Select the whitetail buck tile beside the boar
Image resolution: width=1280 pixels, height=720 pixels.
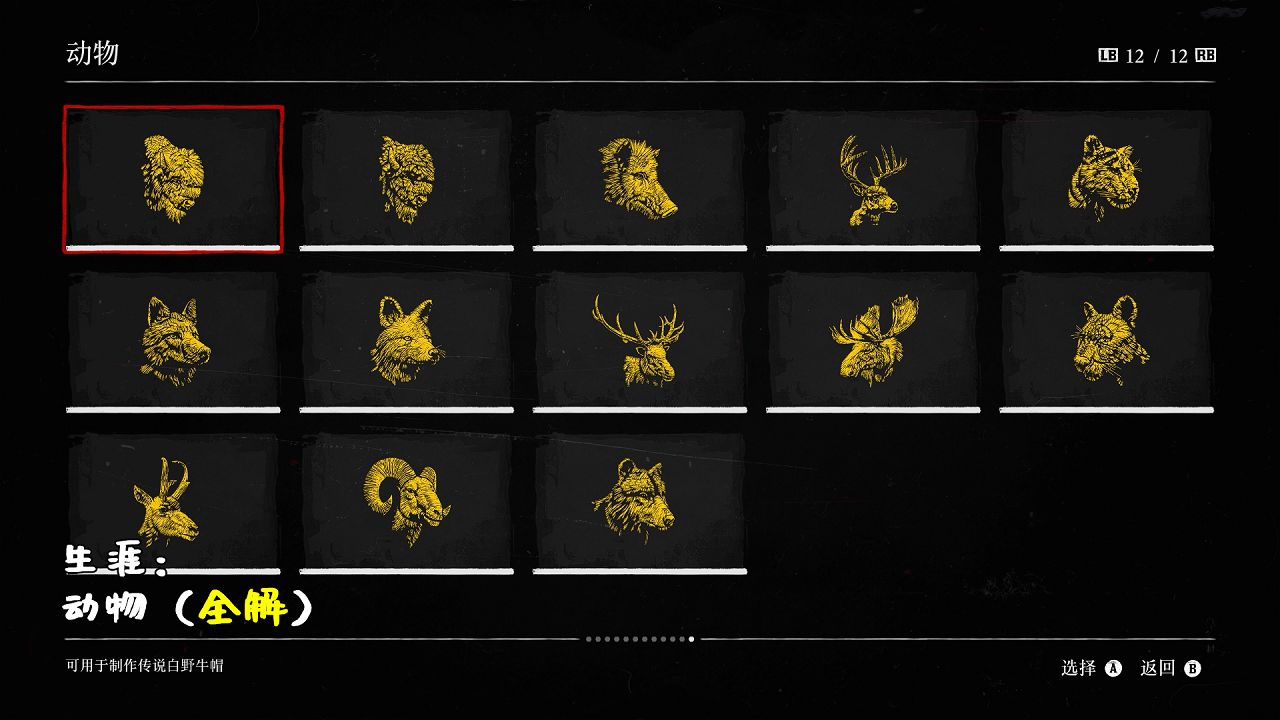873,178
